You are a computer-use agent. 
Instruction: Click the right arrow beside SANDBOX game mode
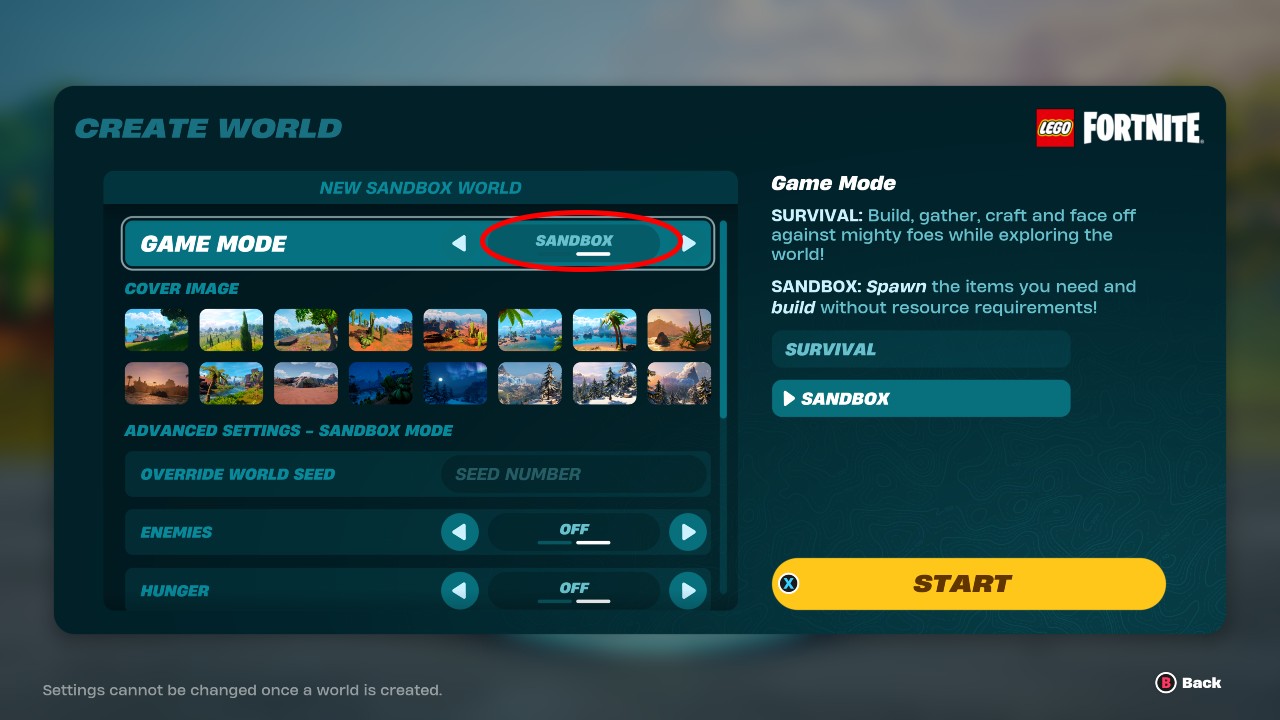click(x=689, y=242)
